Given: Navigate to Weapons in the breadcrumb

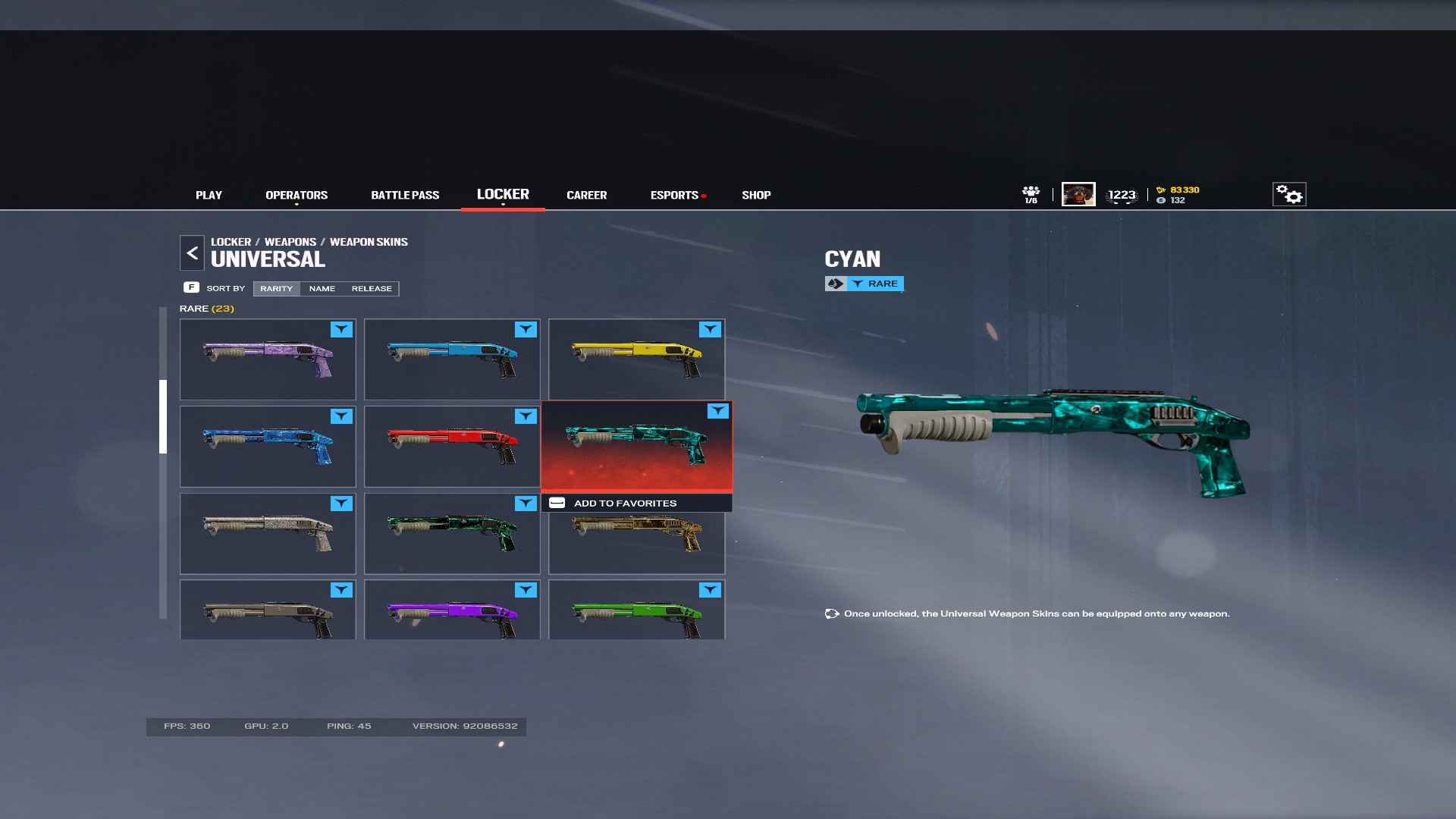Looking at the screenshot, I should click(x=290, y=242).
